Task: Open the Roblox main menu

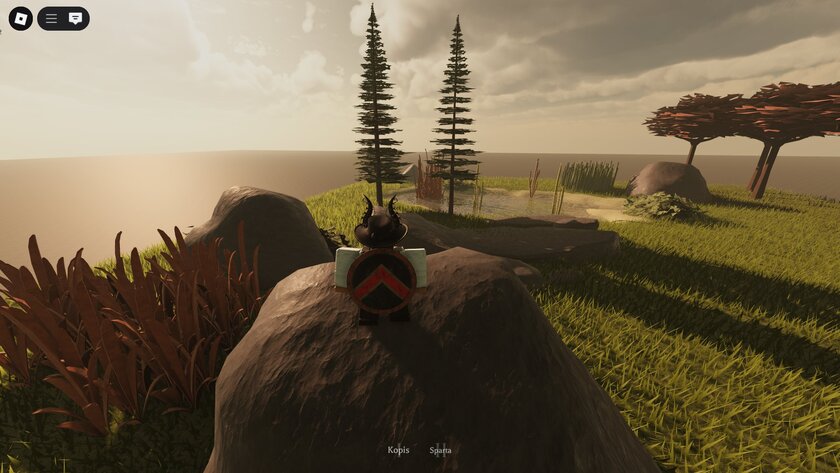Action: pyautogui.click(x=20, y=18)
